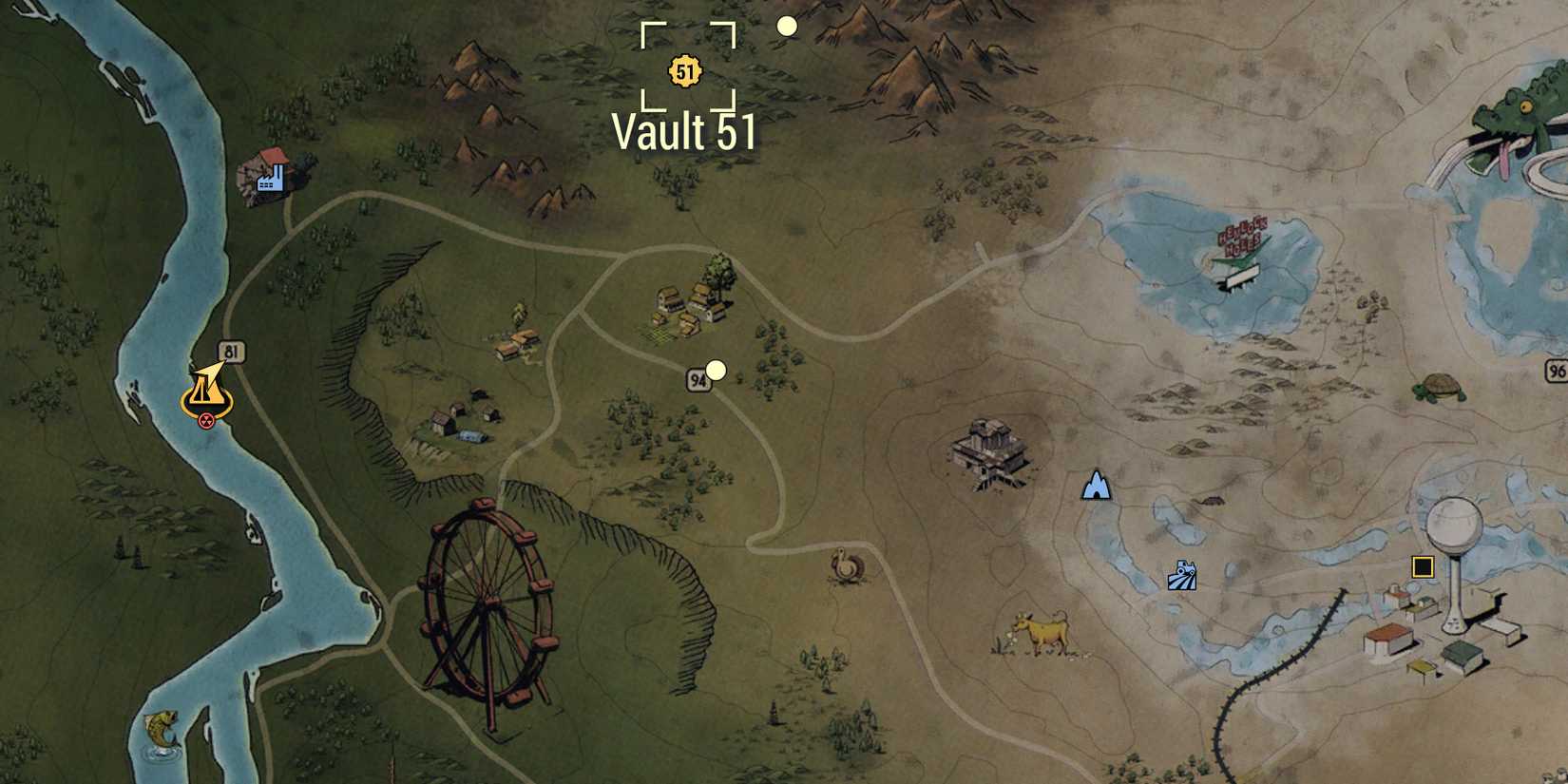
Task: Select the ruined building in the ash area
Action: point(990,451)
